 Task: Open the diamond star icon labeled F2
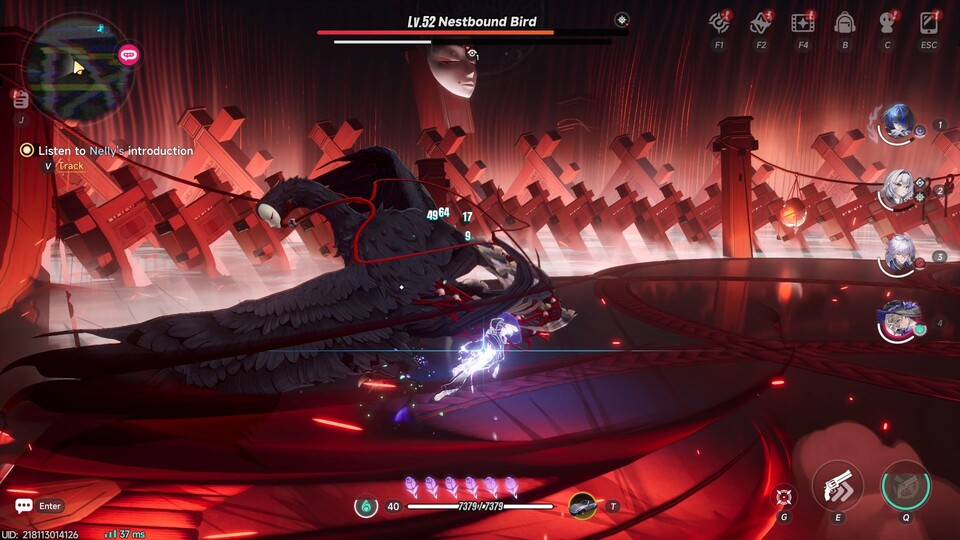pyautogui.click(x=761, y=23)
